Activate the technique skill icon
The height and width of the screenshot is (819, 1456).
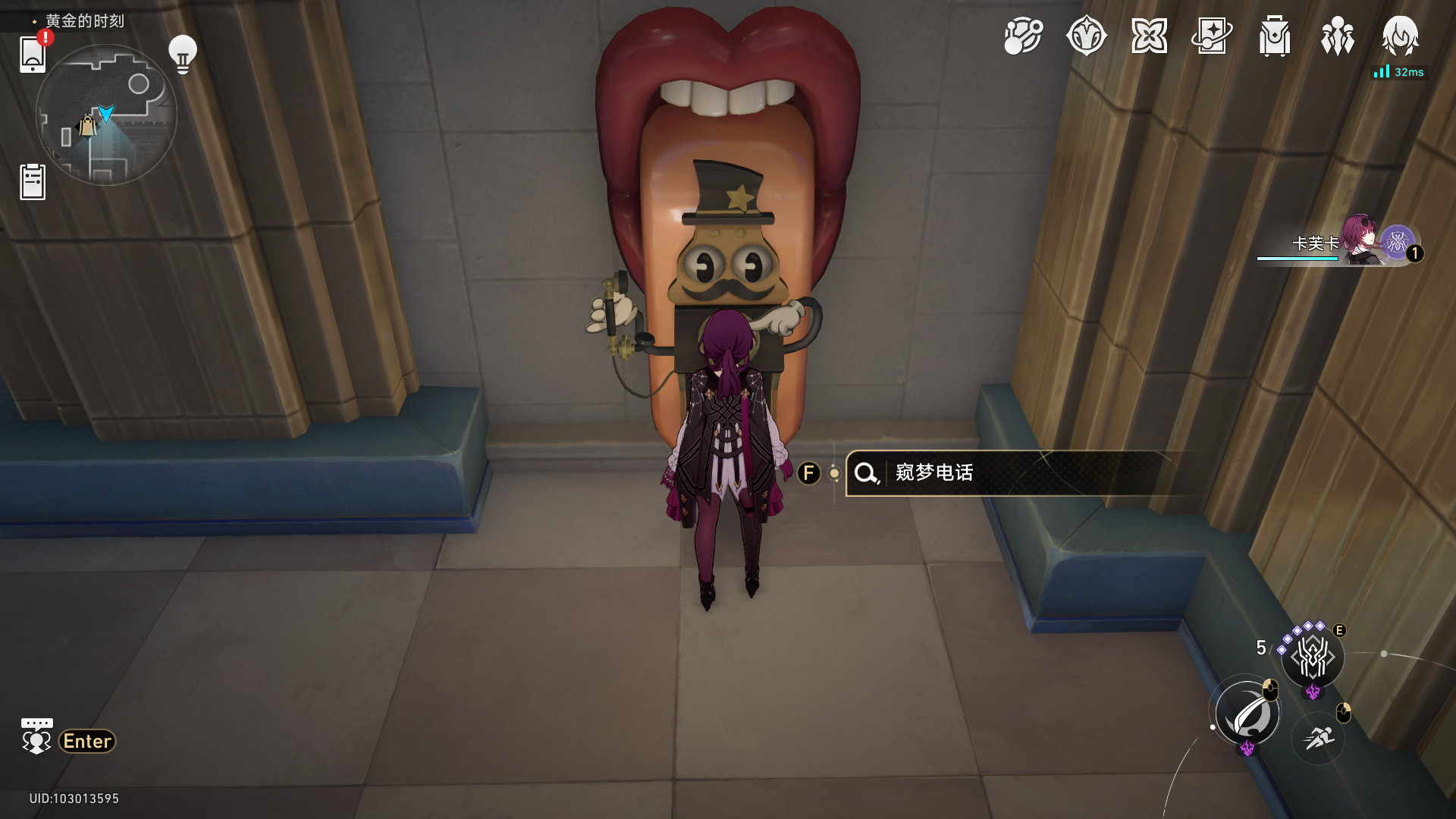pyautogui.click(x=1313, y=657)
